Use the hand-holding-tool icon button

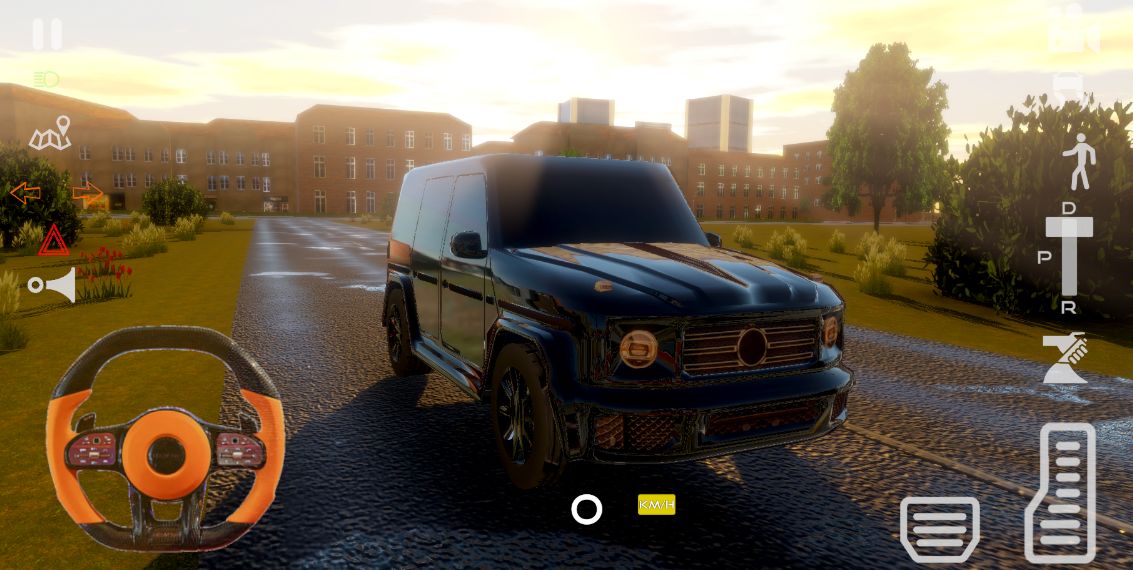click(1065, 358)
